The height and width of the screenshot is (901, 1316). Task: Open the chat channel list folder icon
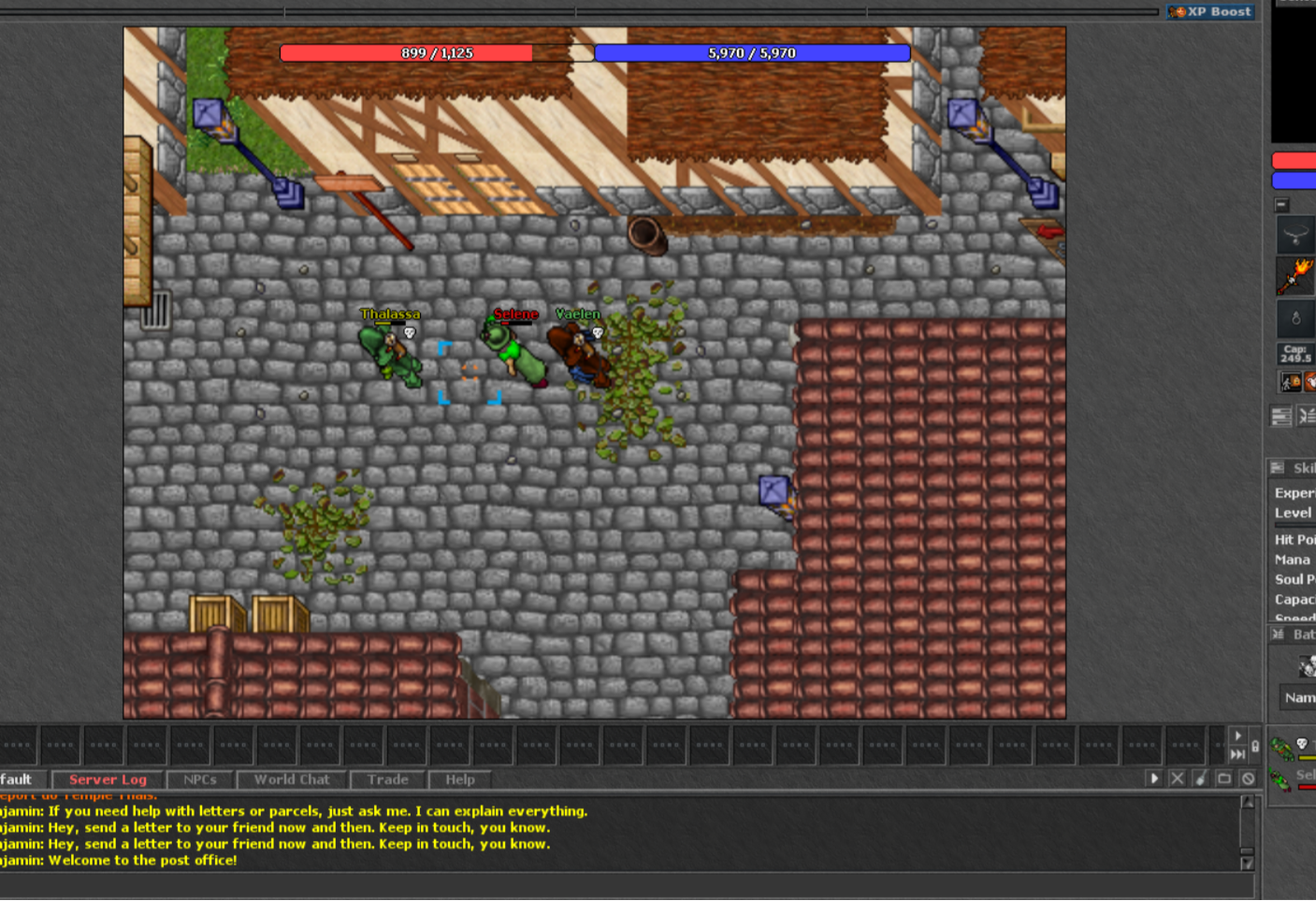1224,778
